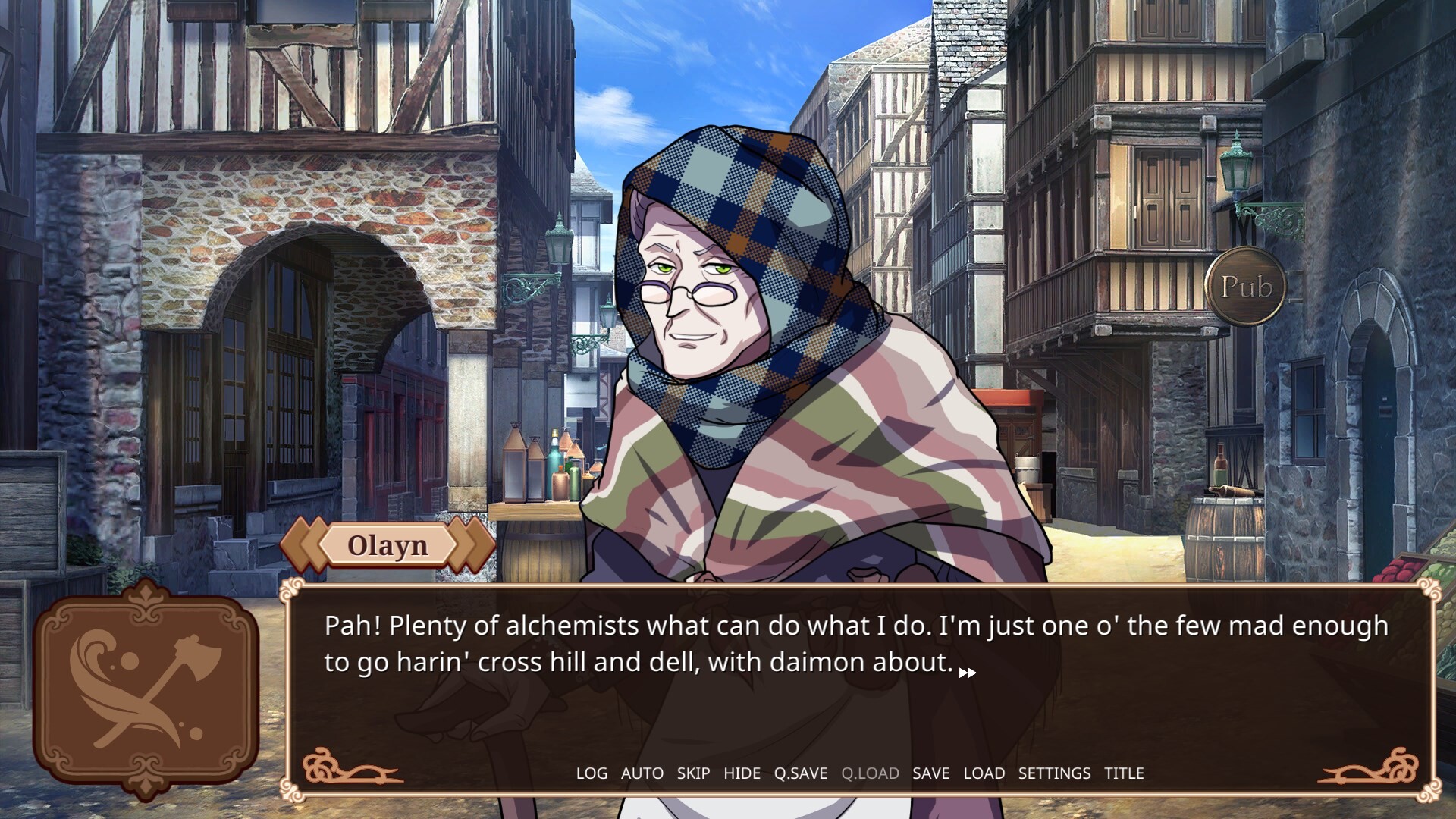
Task: Open the SAVE menu
Action: coord(930,773)
